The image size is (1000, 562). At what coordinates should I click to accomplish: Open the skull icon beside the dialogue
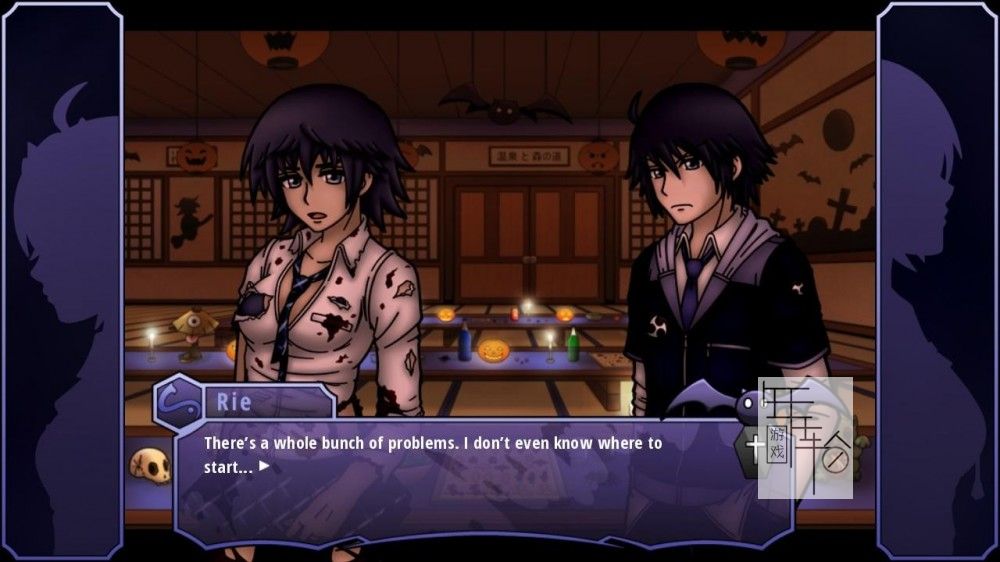point(148,465)
